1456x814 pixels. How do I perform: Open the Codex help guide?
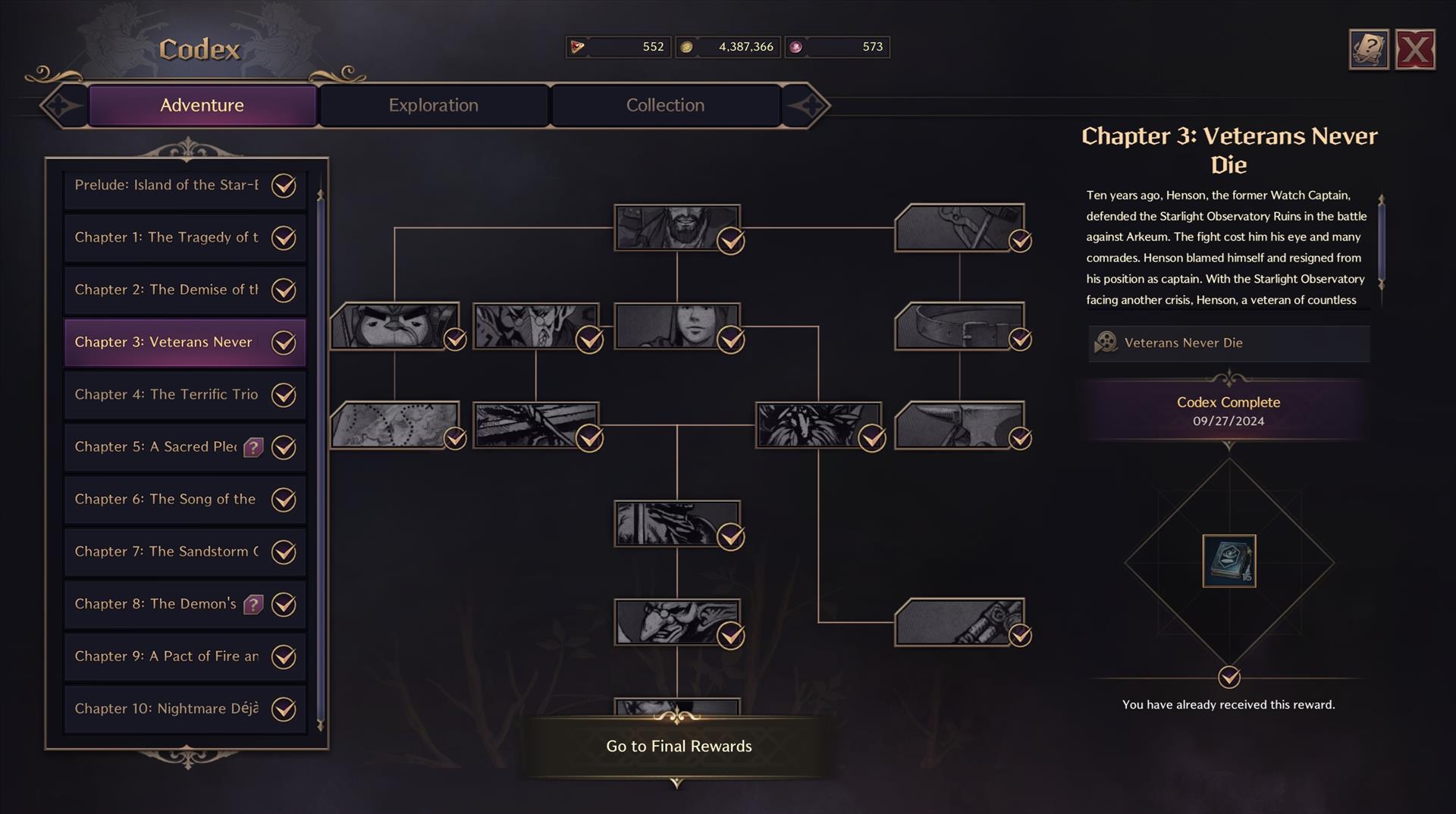(x=1368, y=50)
